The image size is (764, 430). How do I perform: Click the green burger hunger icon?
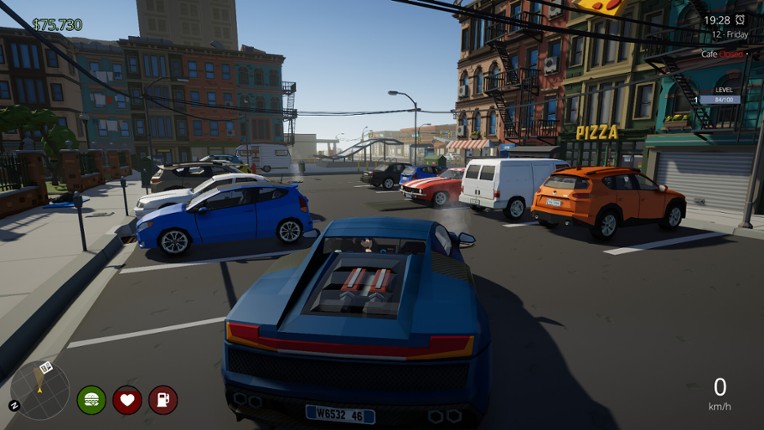[x=91, y=400]
